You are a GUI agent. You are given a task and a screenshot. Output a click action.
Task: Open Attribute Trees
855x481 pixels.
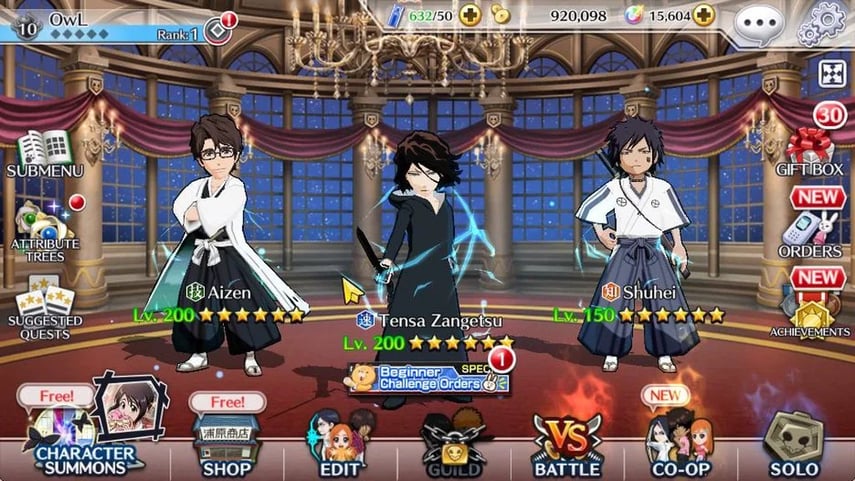(46, 230)
